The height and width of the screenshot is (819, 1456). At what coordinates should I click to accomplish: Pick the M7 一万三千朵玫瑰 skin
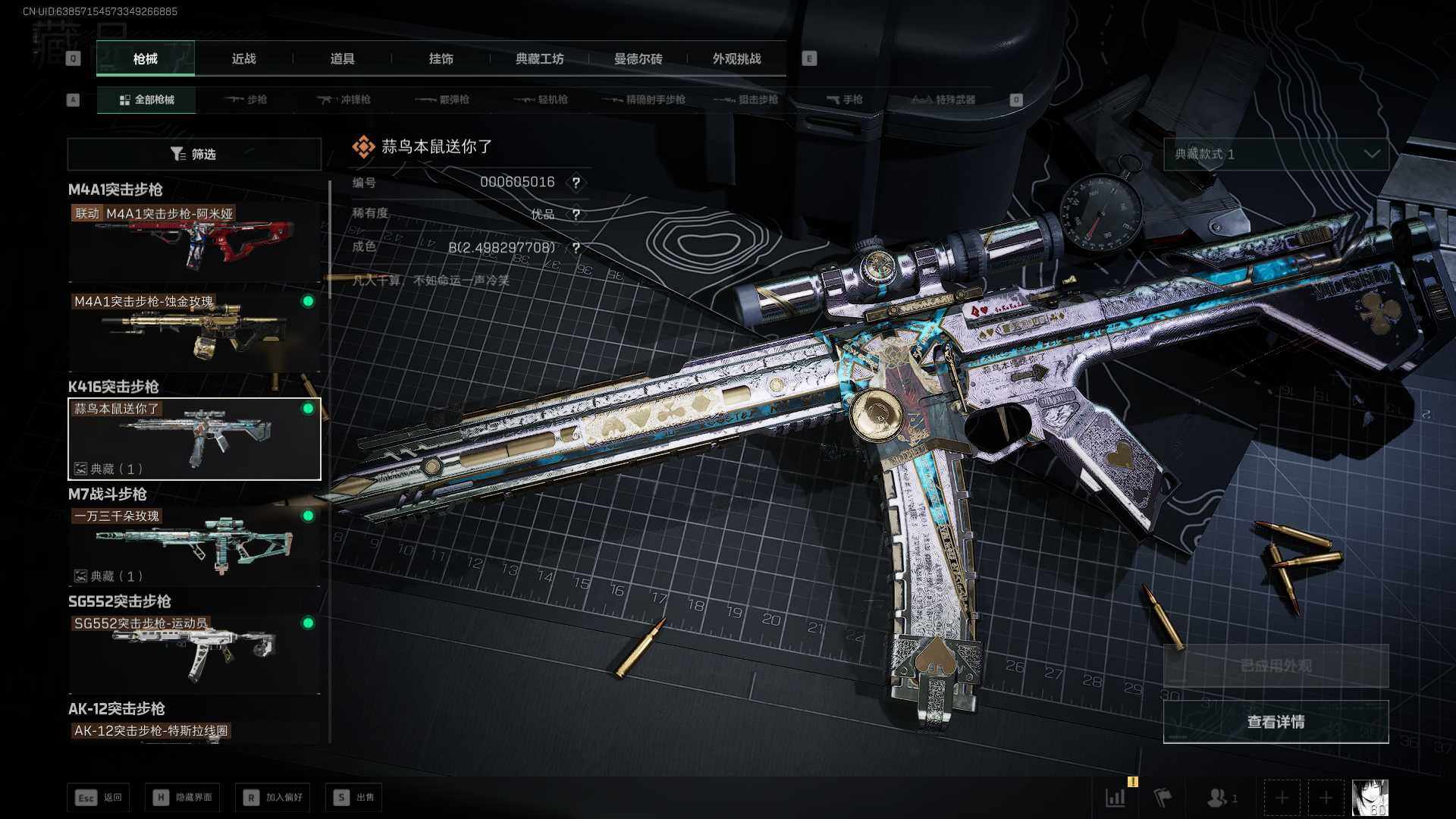pyautogui.click(x=194, y=545)
